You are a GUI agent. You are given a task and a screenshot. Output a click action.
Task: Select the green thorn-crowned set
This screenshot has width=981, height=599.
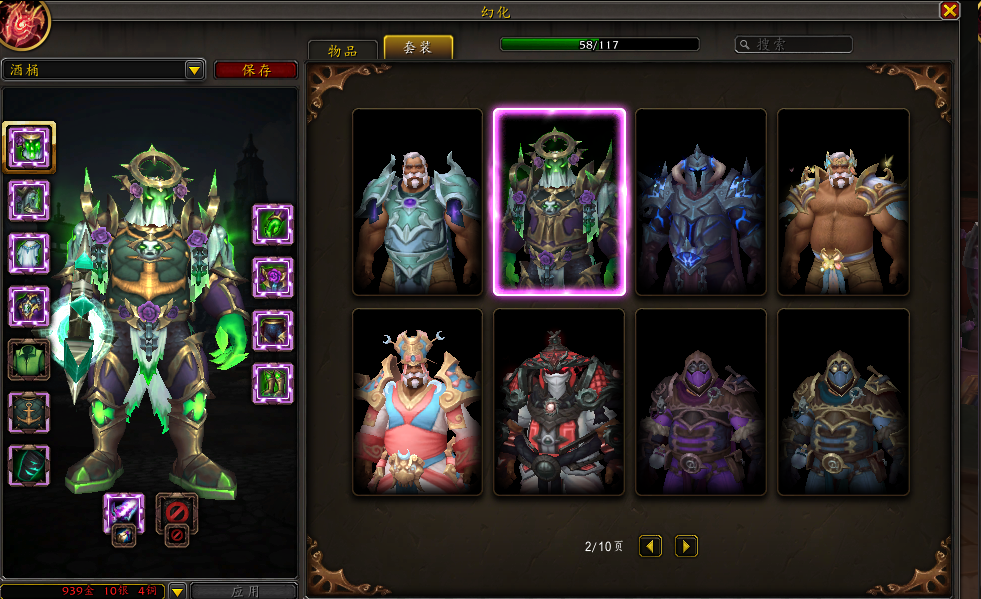click(559, 202)
